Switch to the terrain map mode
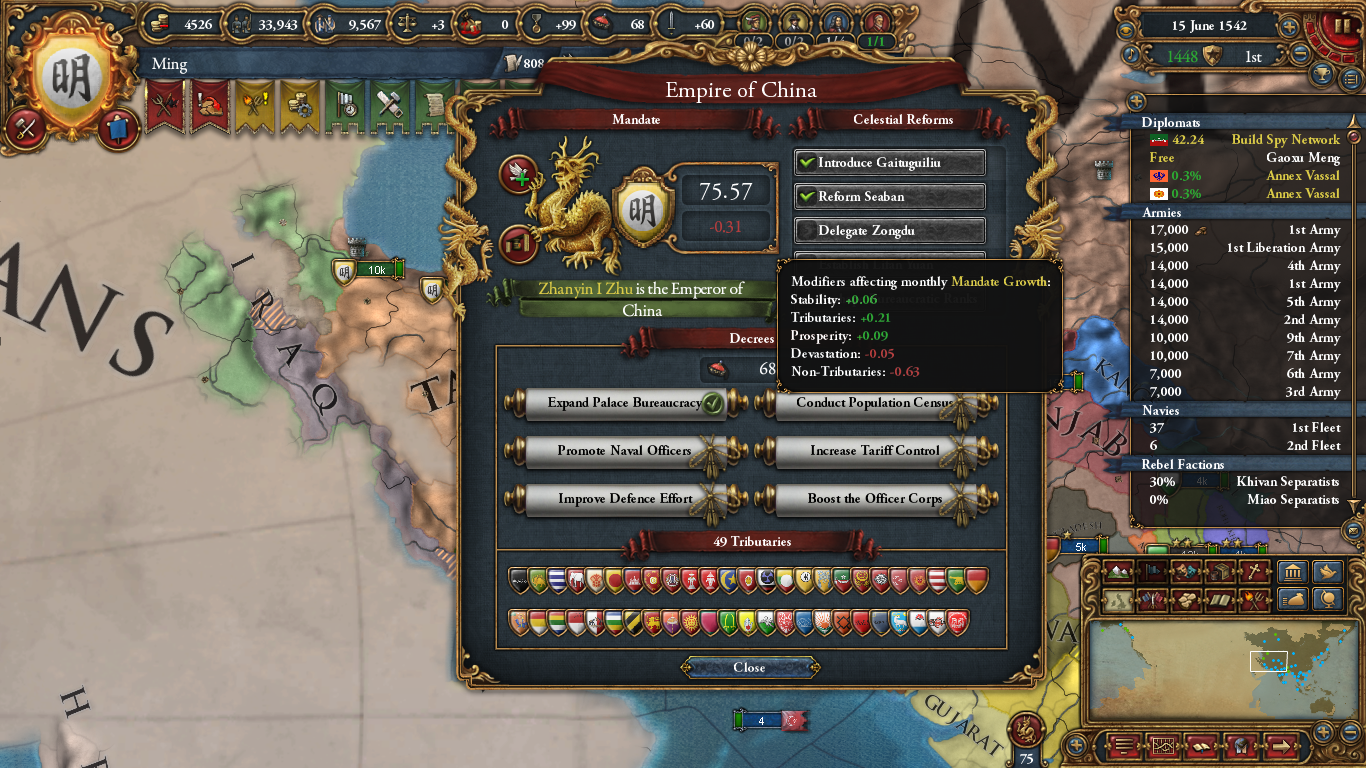Viewport: 1366px width, 768px height. pyautogui.click(x=1119, y=570)
